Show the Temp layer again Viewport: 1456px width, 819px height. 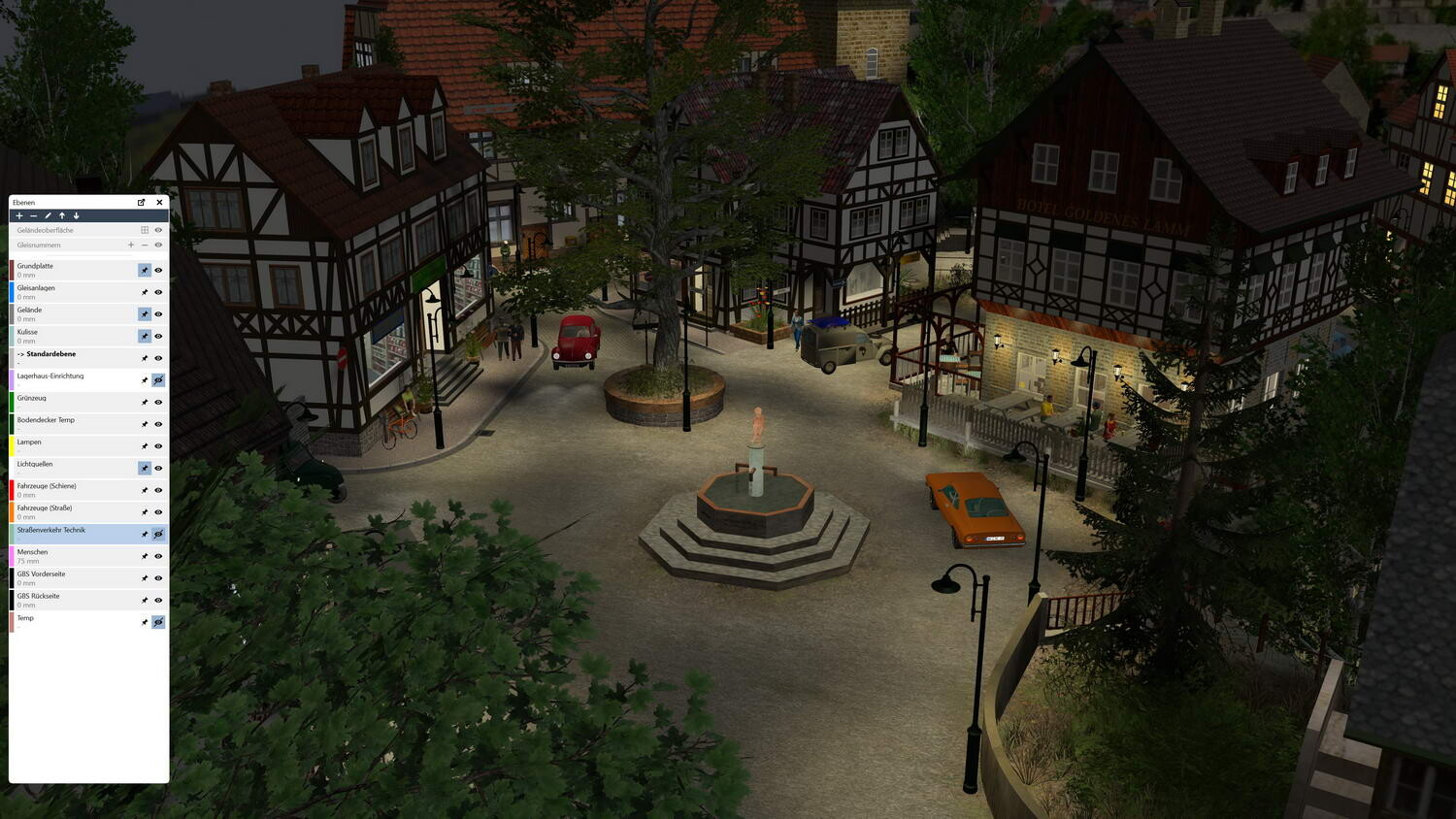click(x=158, y=622)
